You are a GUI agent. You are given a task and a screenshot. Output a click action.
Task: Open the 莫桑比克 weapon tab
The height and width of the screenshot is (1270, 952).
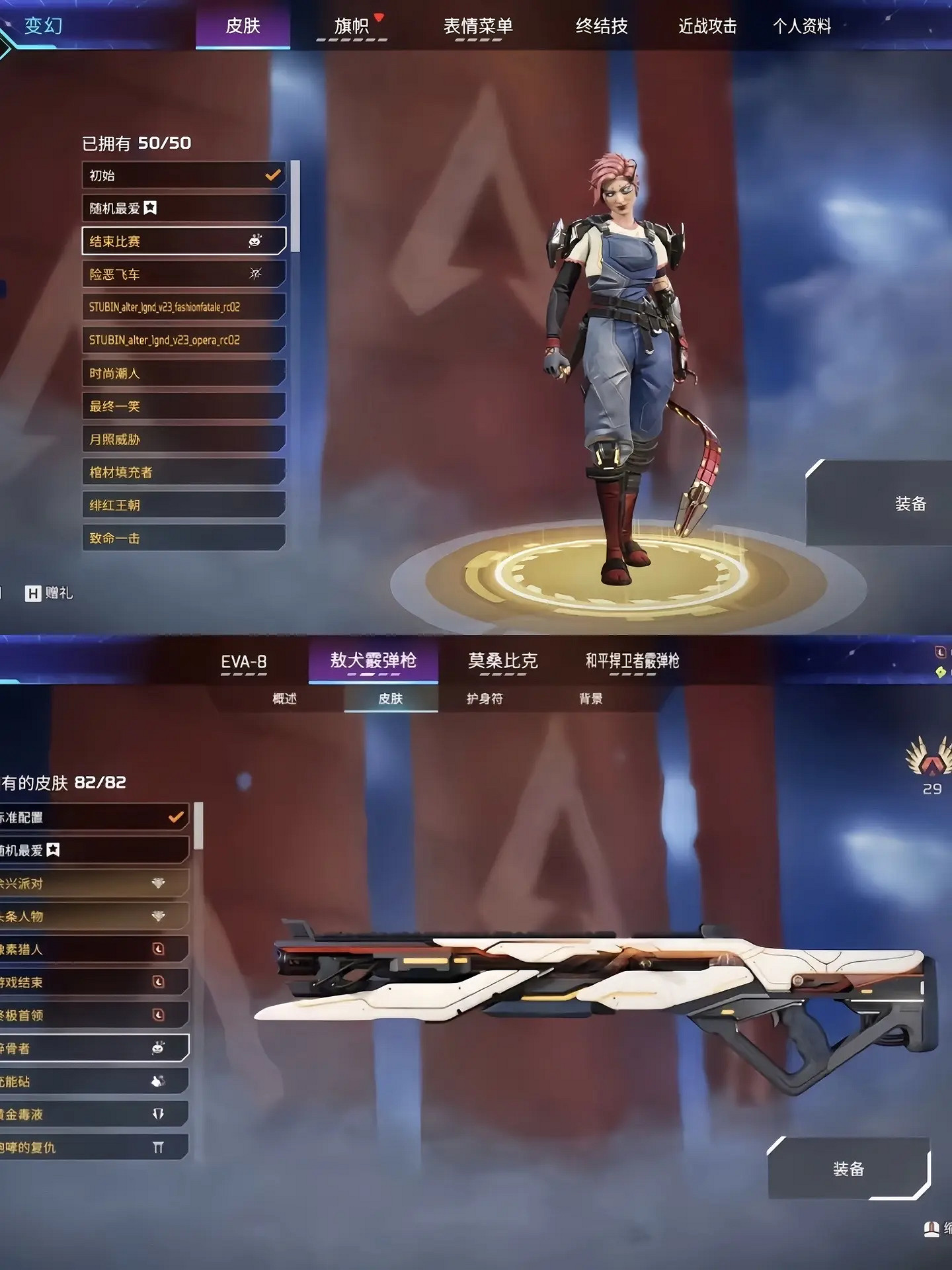[x=502, y=659]
